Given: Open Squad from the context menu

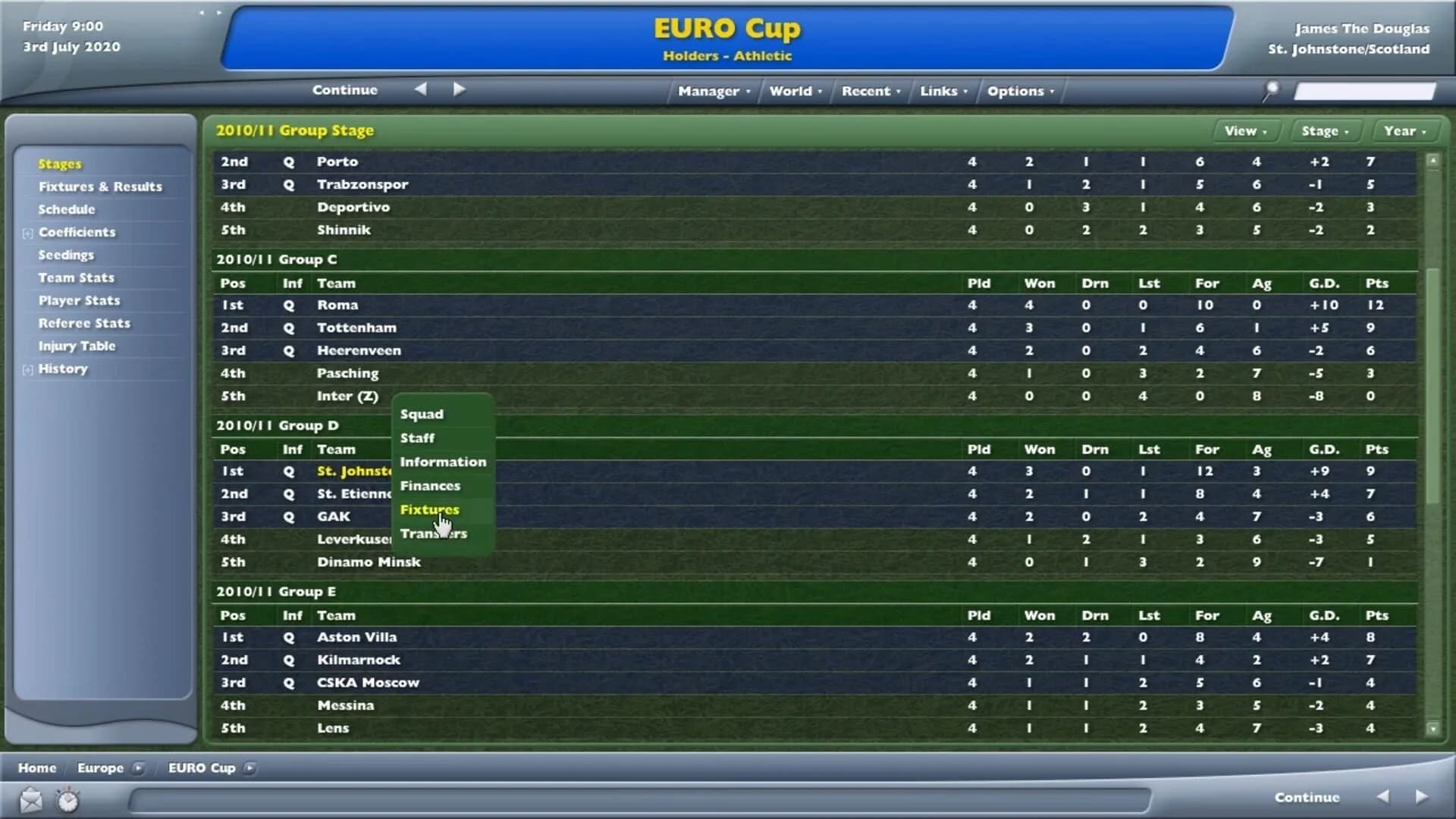Looking at the screenshot, I should (422, 414).
